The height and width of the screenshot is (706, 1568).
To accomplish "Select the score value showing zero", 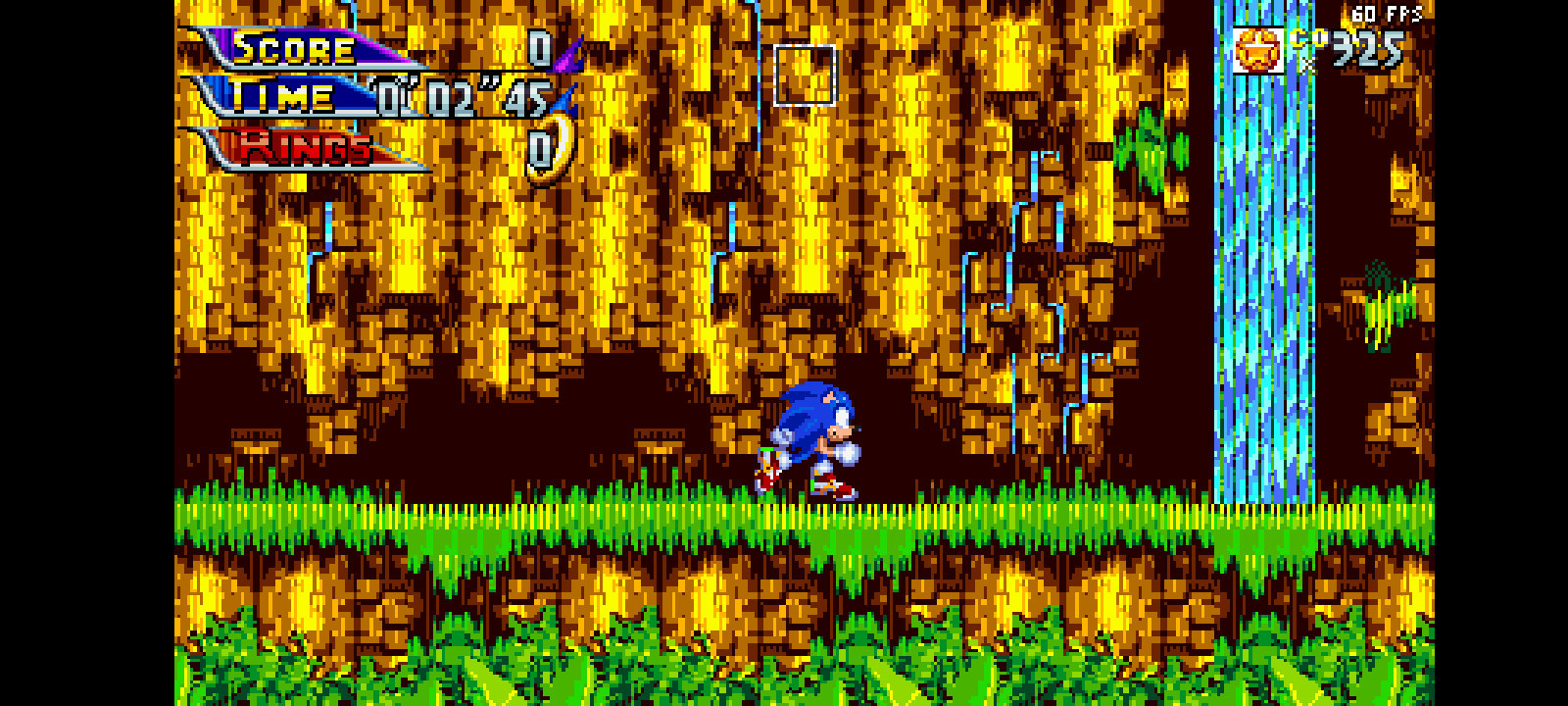I will coord(538,46).
